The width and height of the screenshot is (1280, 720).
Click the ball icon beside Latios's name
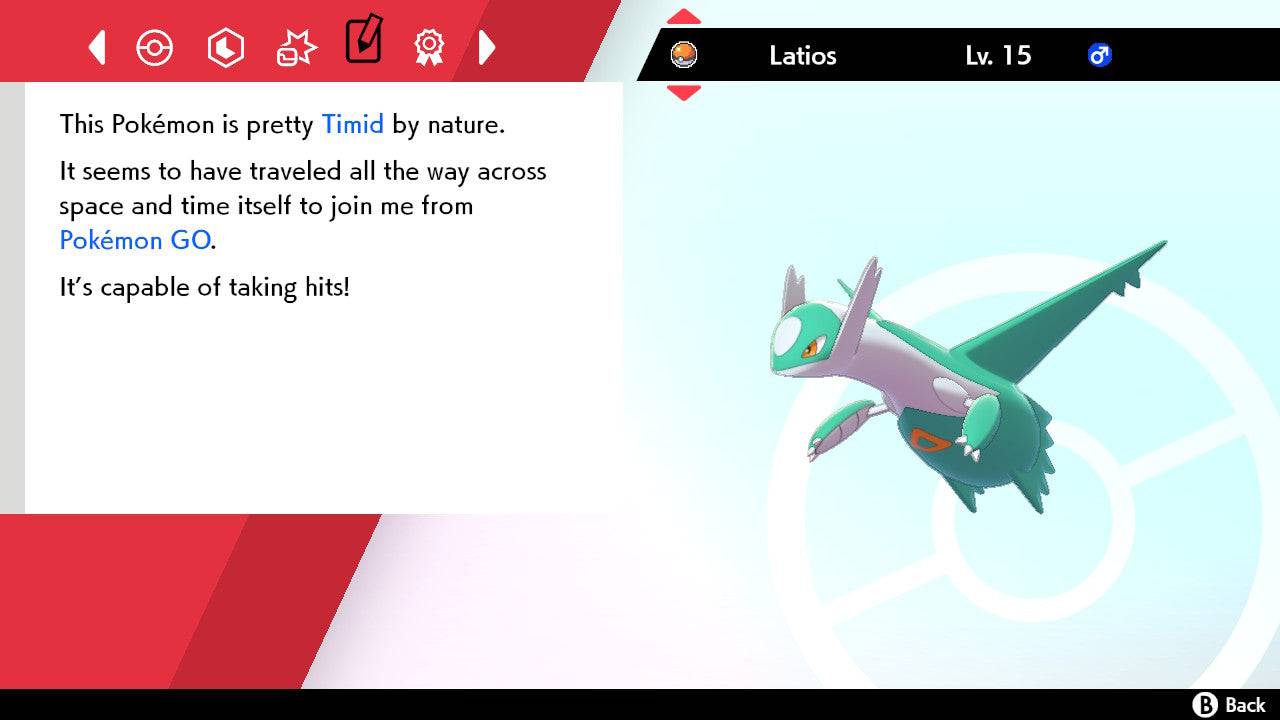tap(683, 56)
